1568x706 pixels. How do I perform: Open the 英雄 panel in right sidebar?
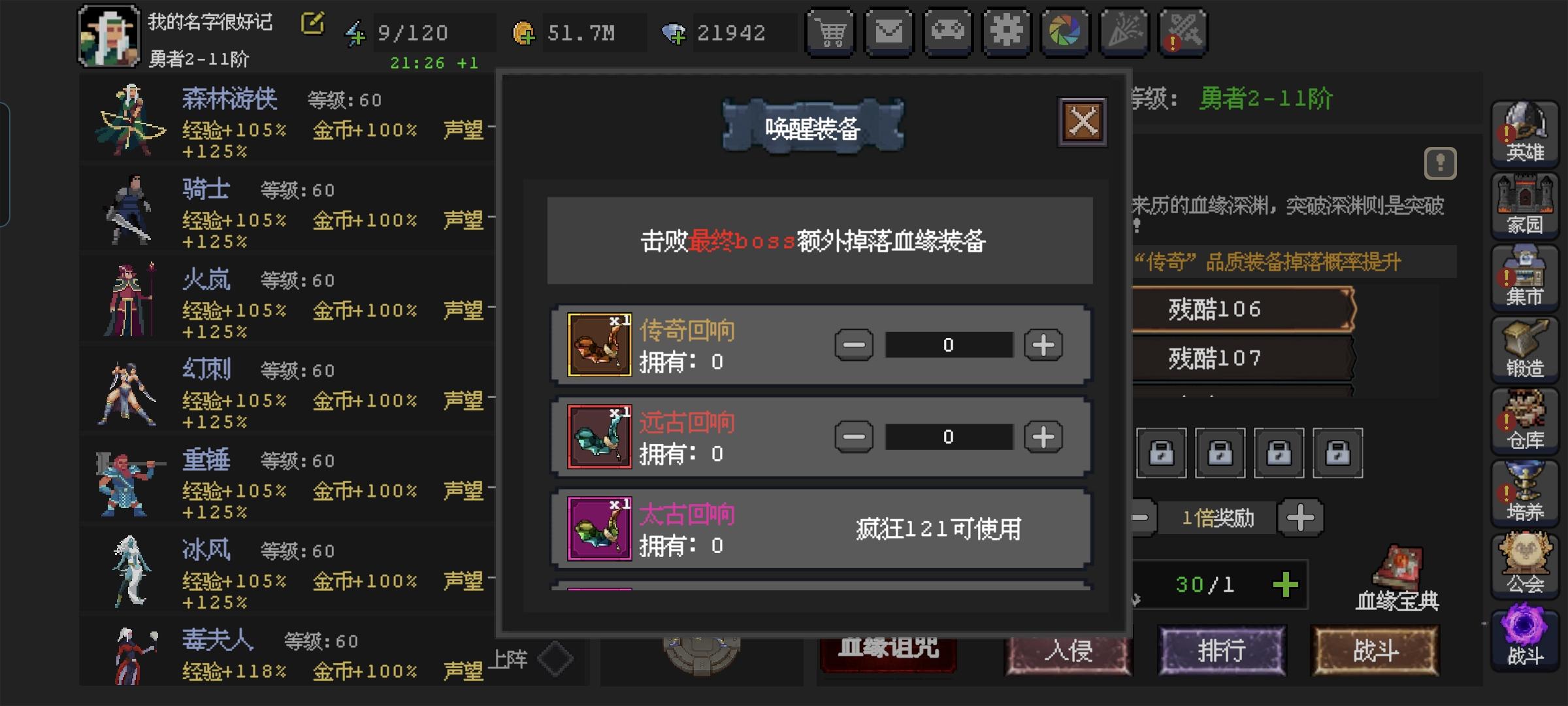coord(1526,134)
